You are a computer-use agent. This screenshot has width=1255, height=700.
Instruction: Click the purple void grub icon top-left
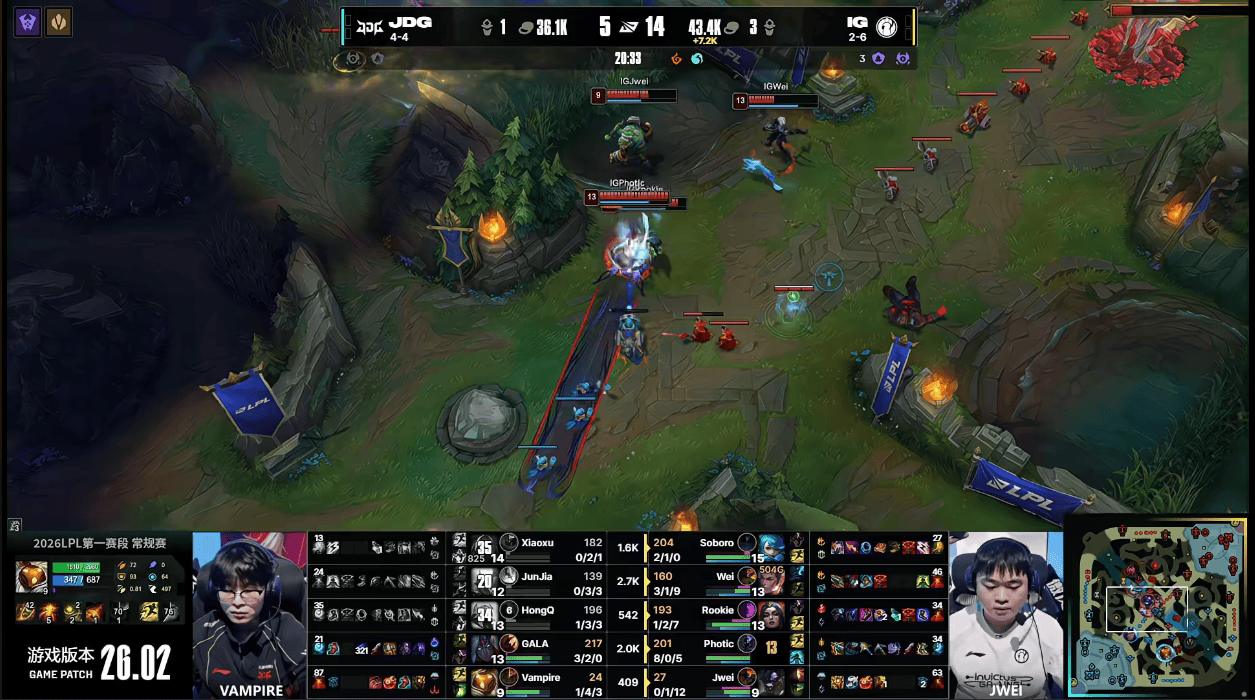(x=28, y=22)
